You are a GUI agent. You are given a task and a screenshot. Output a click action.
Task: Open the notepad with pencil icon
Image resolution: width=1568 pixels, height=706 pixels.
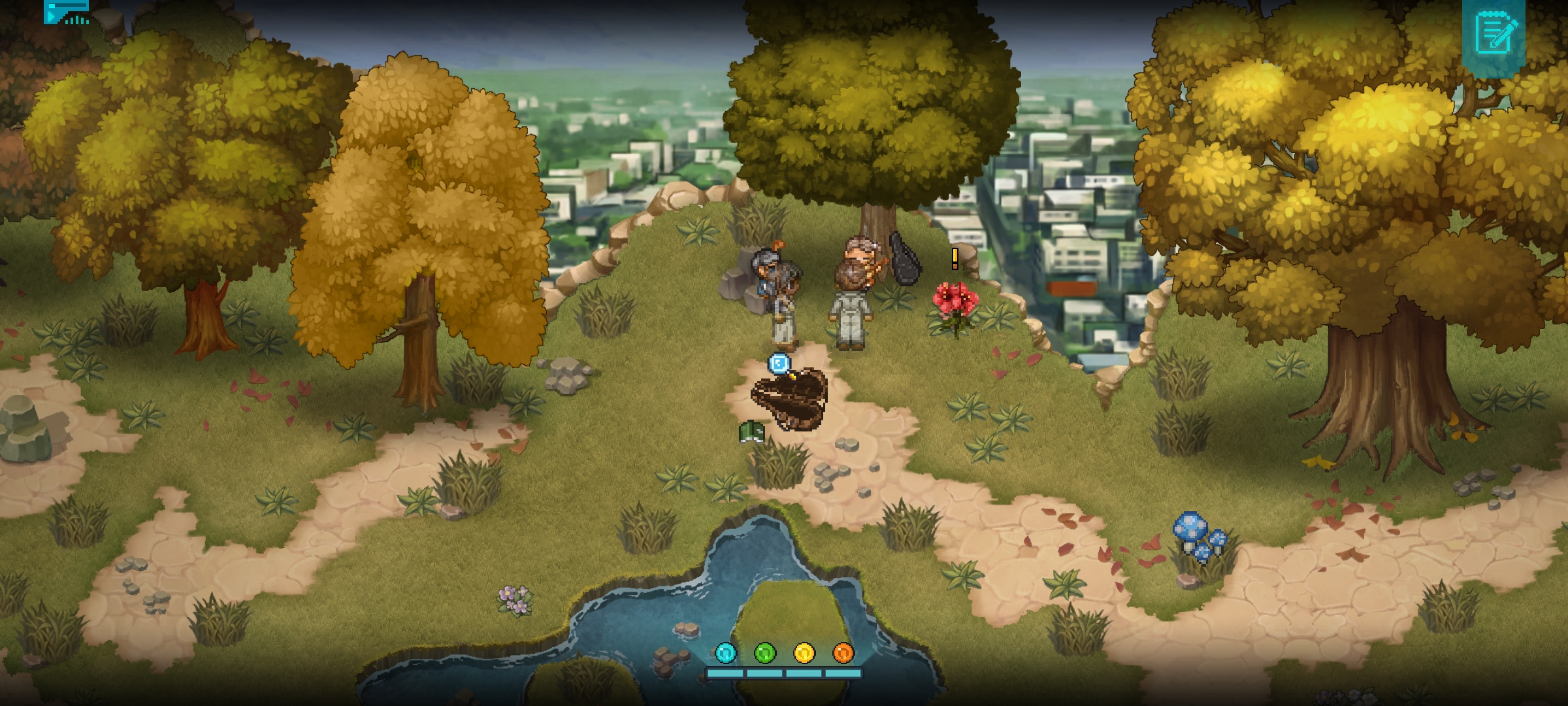click(x=1493, y=33)
